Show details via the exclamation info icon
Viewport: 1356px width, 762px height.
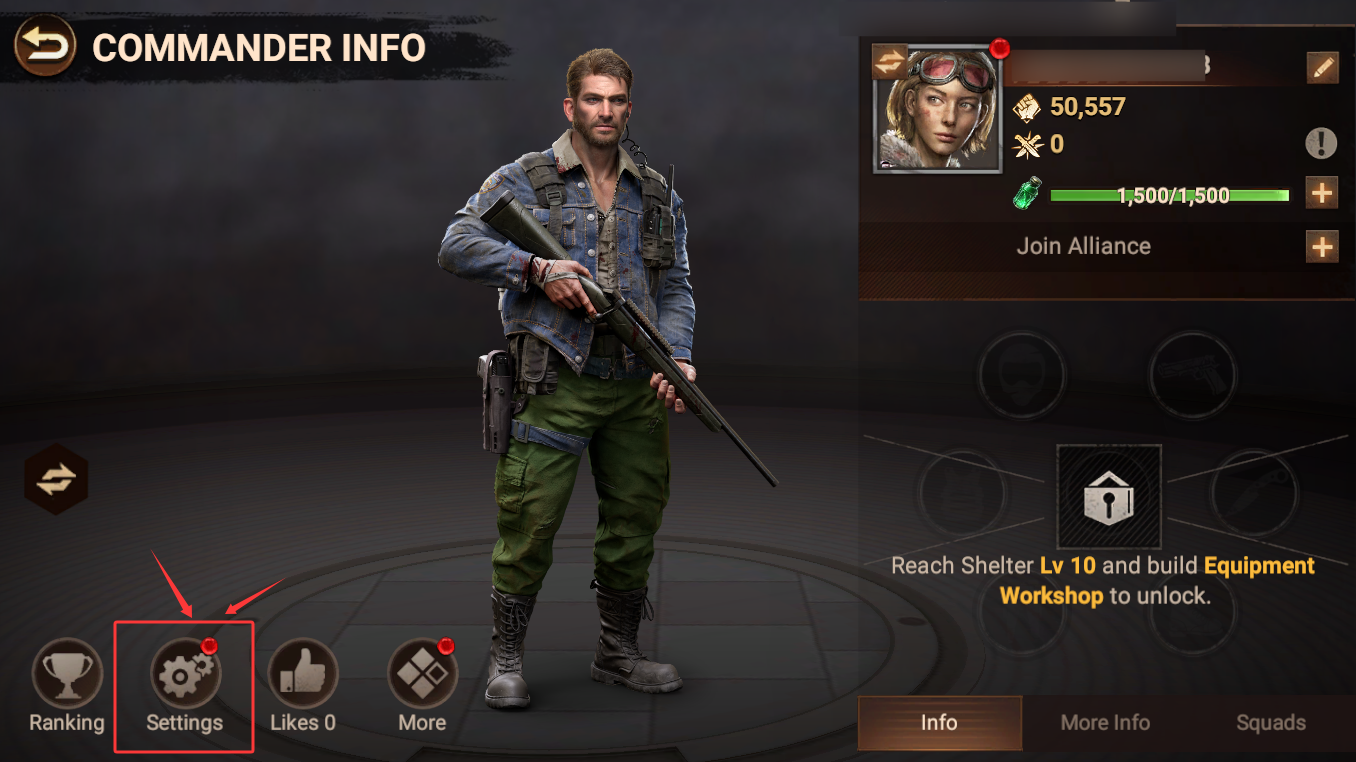1321,144
